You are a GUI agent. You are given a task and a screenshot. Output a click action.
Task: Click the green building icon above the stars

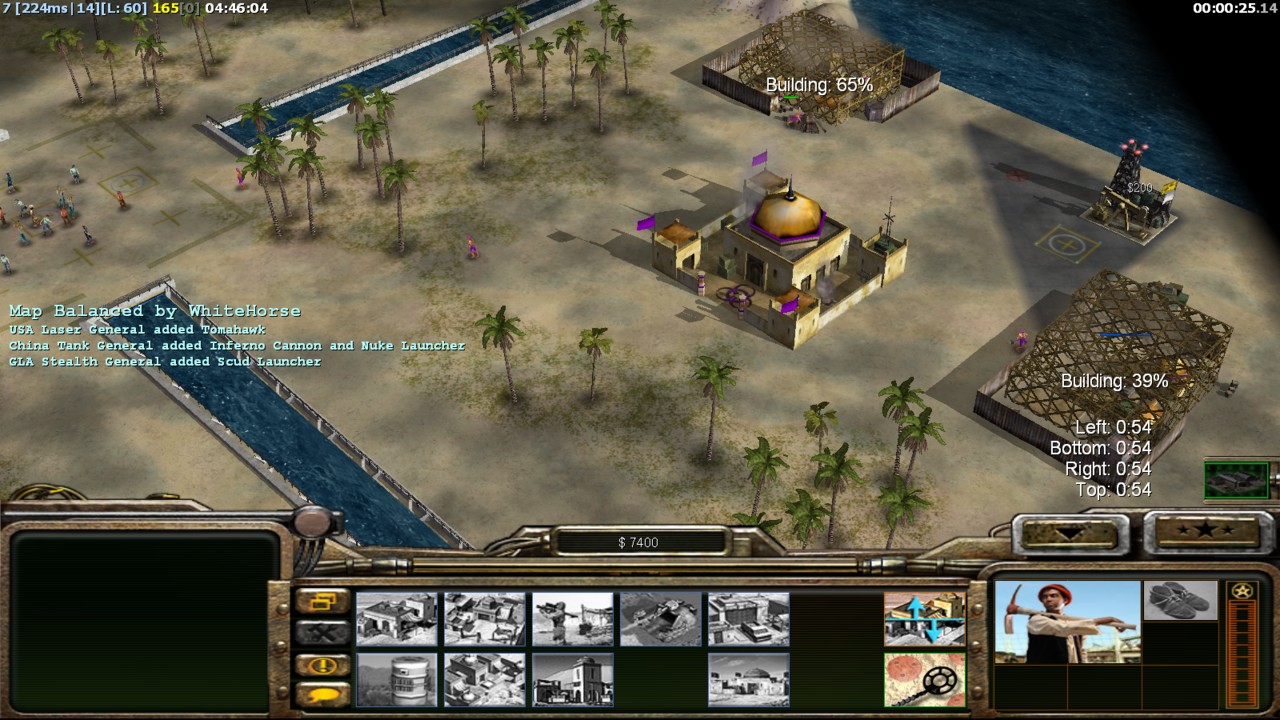1236,480
